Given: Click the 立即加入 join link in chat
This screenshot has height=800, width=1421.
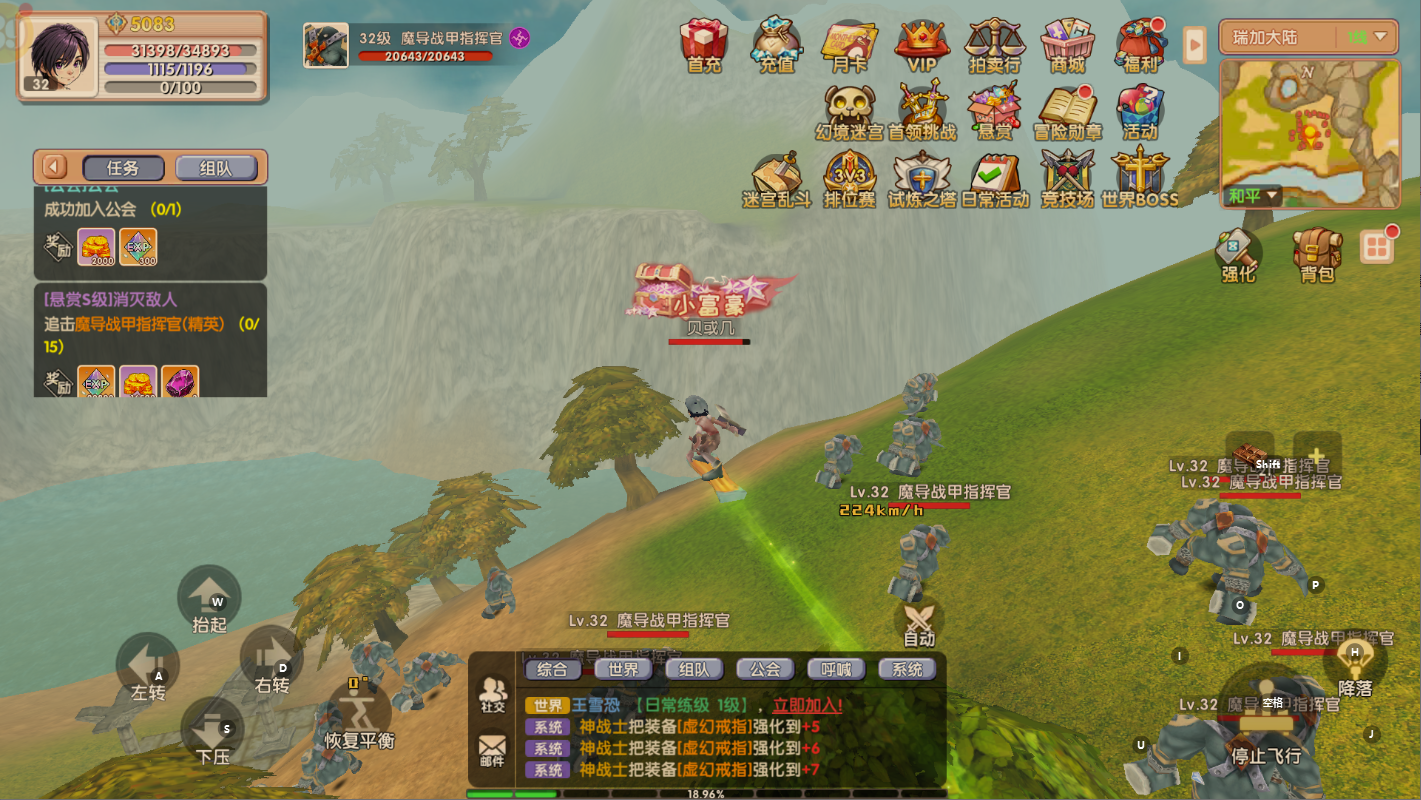Looking at the screenshot, I should click(807, 705).
